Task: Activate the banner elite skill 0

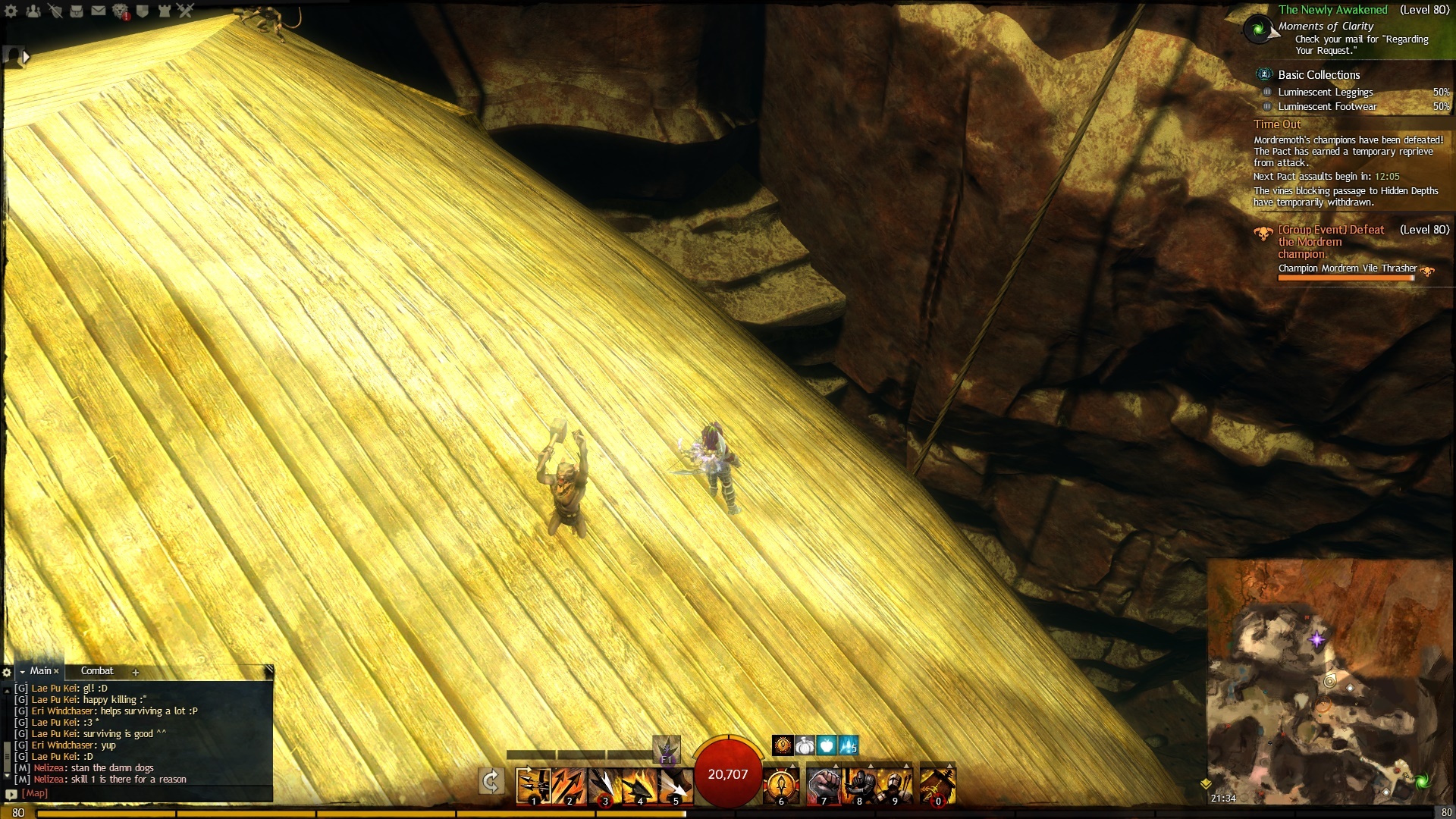Action: (x=938, y=785)
